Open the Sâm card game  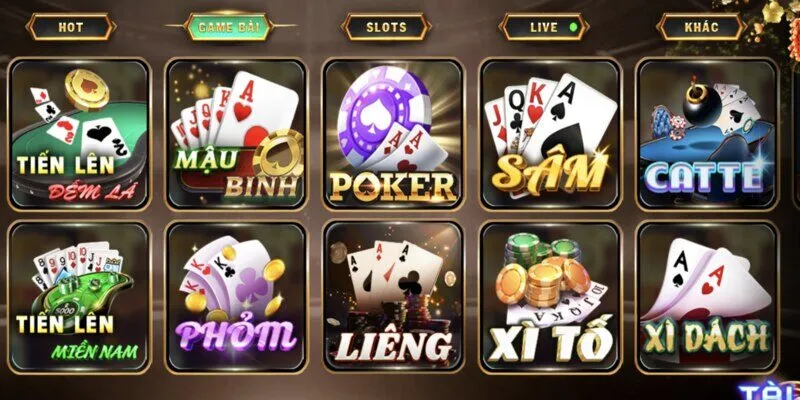550,134
